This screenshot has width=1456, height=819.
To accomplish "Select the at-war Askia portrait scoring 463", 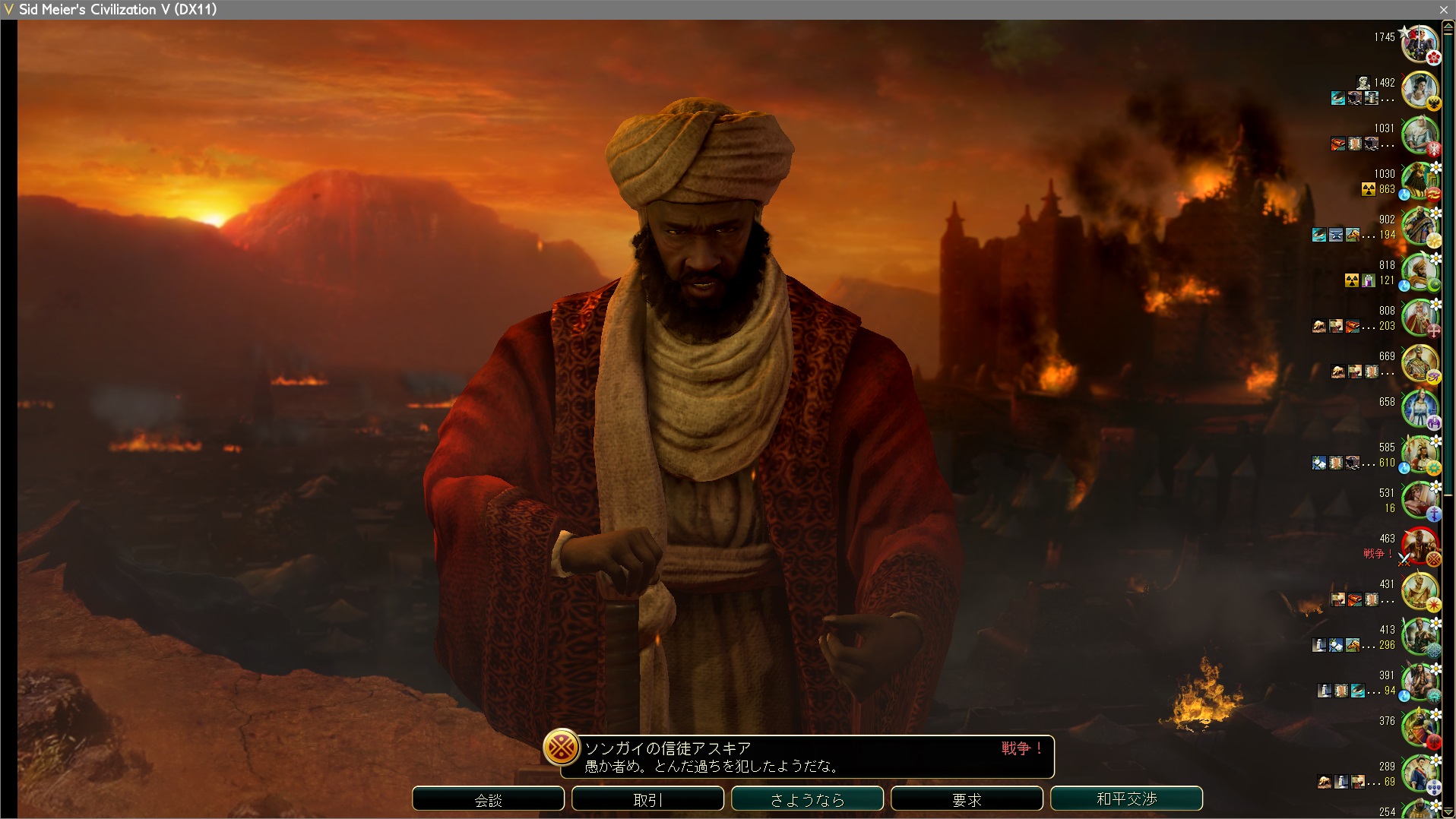I will pos(1419,545).
